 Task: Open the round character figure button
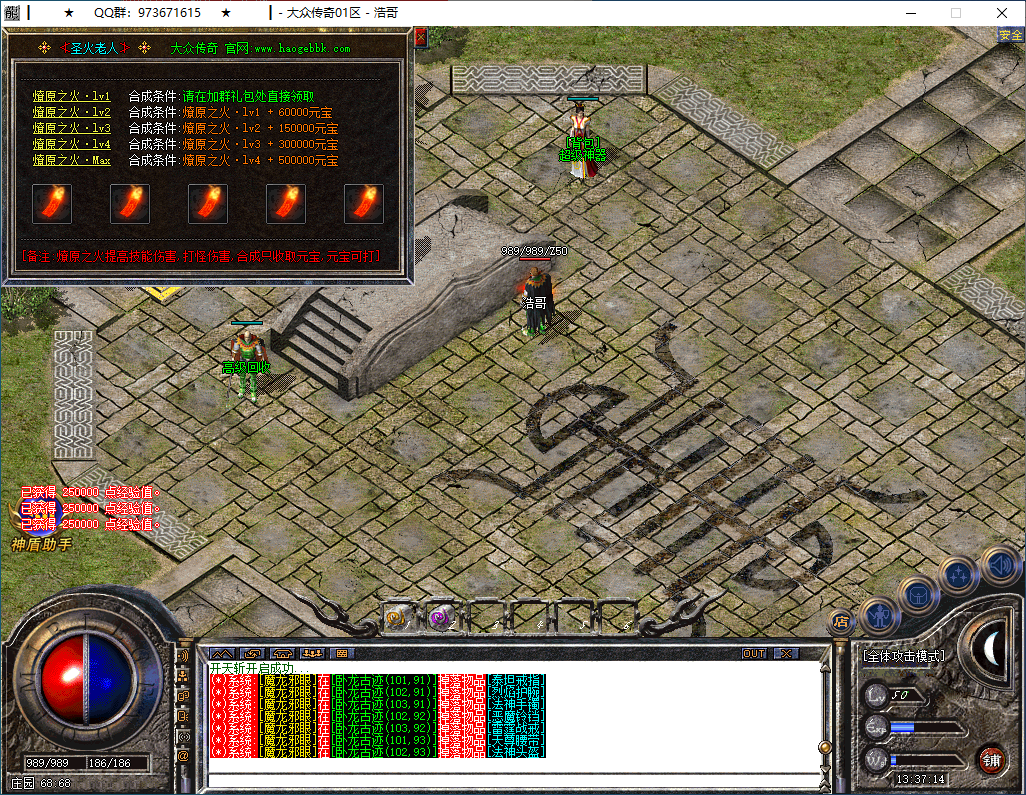tap(879, 614)
